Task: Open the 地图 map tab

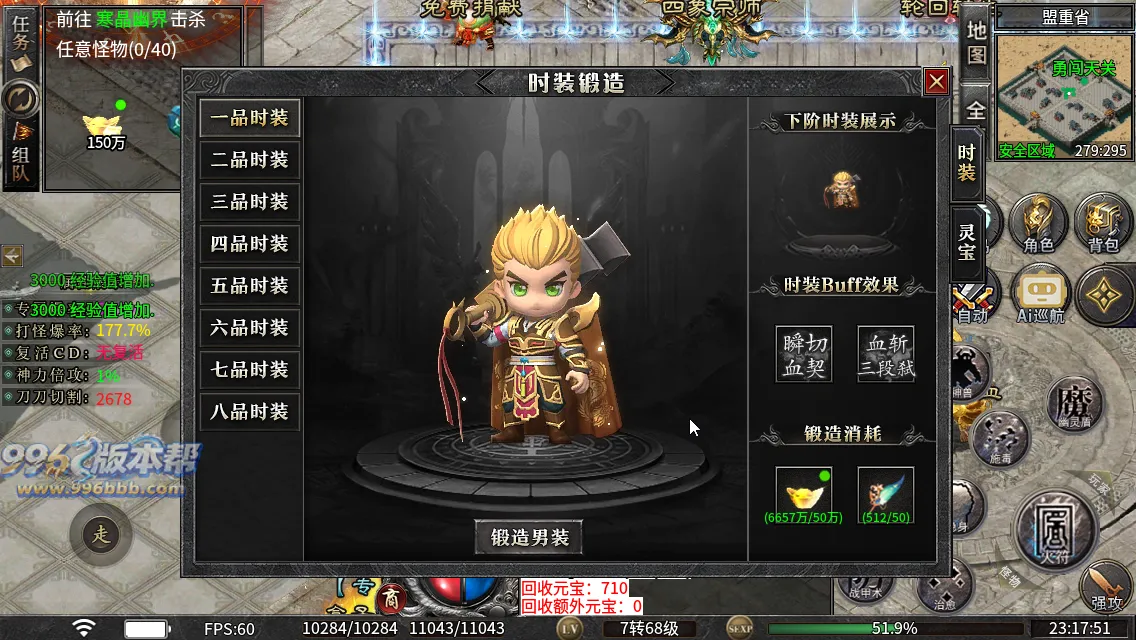Action: click(x=977, y=43)
